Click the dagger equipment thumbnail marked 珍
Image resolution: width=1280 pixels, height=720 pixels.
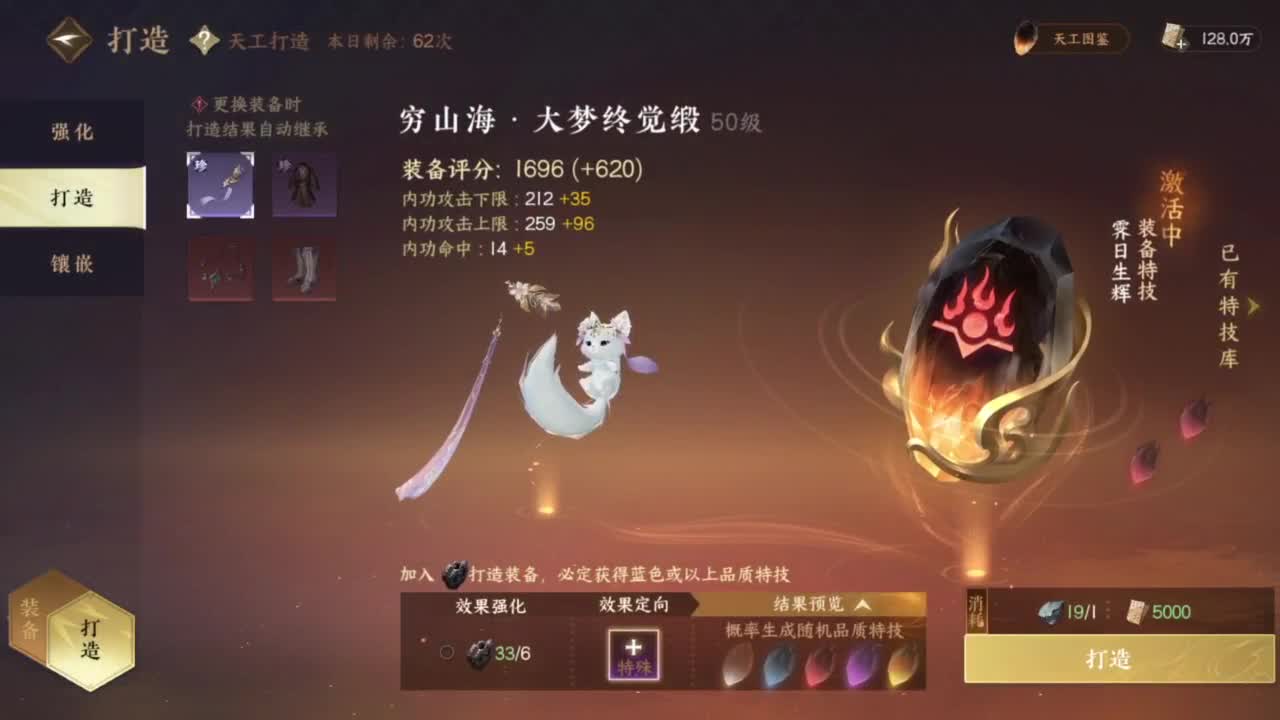(220, 185)
